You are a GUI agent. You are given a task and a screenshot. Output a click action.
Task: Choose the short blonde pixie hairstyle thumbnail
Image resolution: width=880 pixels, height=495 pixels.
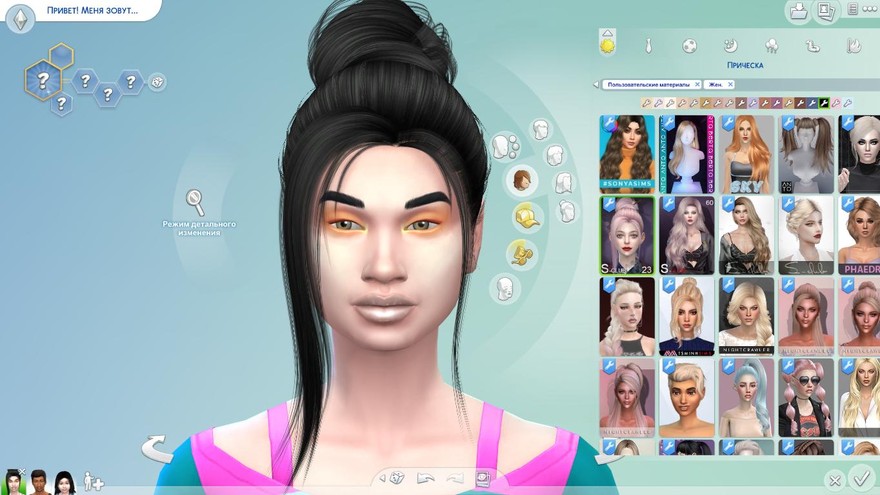[686, 397]
